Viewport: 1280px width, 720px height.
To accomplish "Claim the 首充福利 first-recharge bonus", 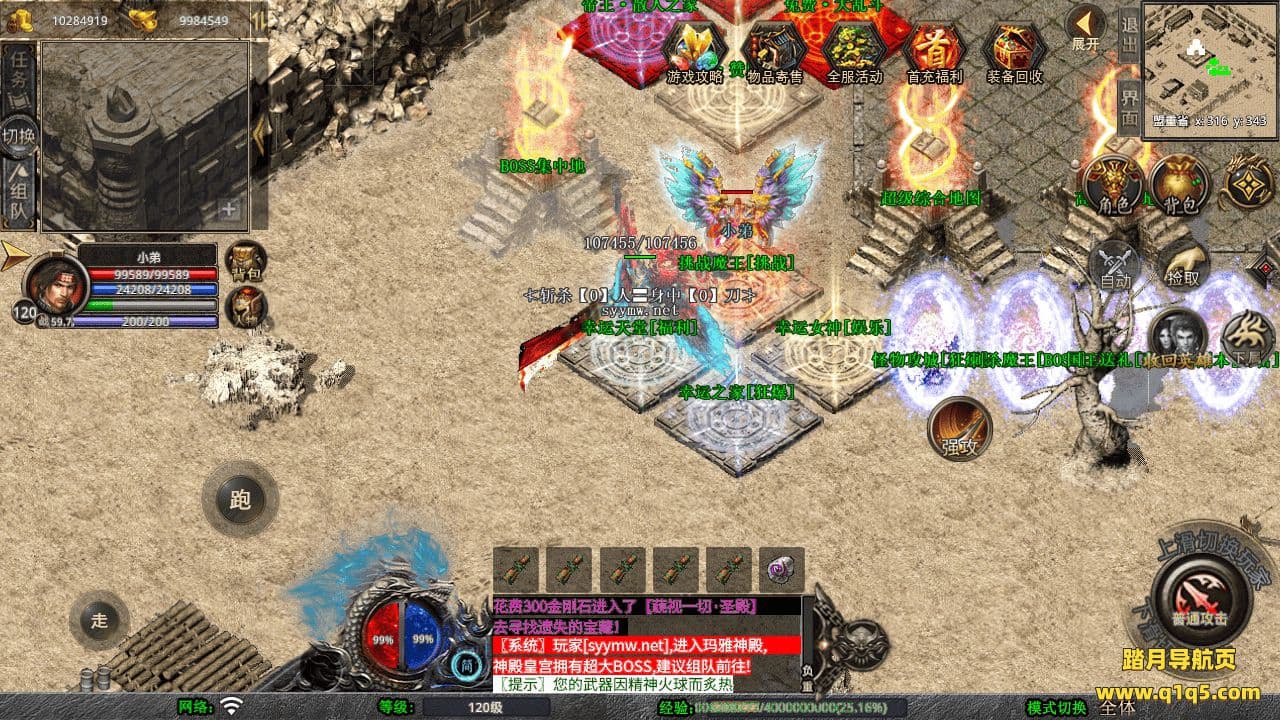I will [x=934, y=51].
